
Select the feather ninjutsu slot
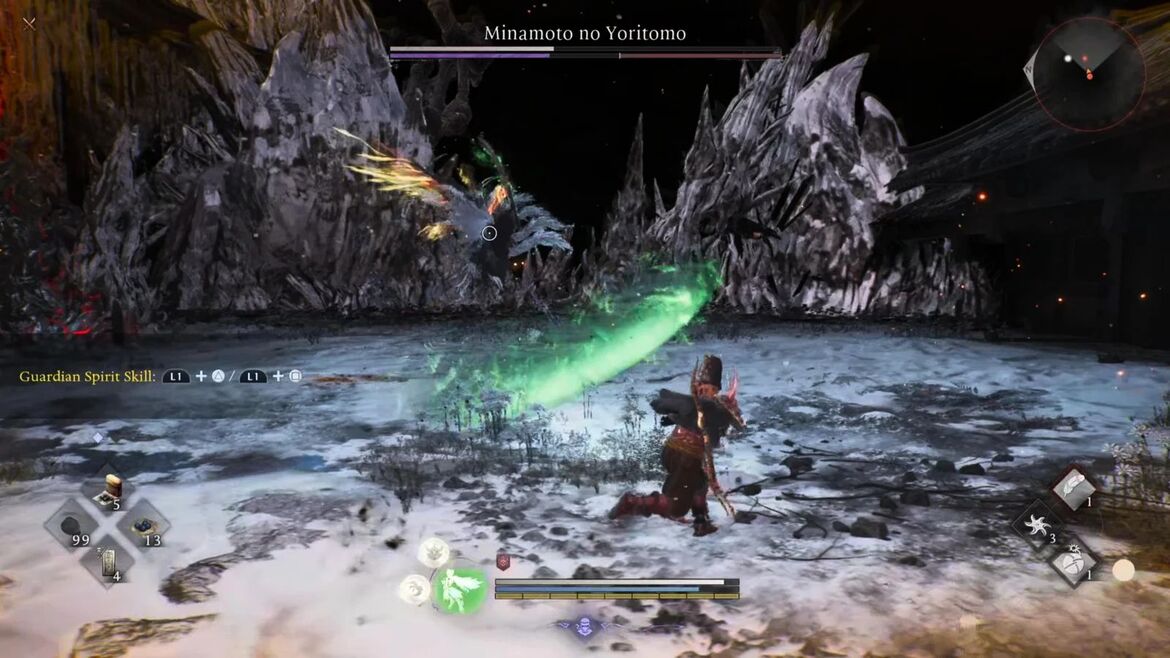pos(1075,488)
